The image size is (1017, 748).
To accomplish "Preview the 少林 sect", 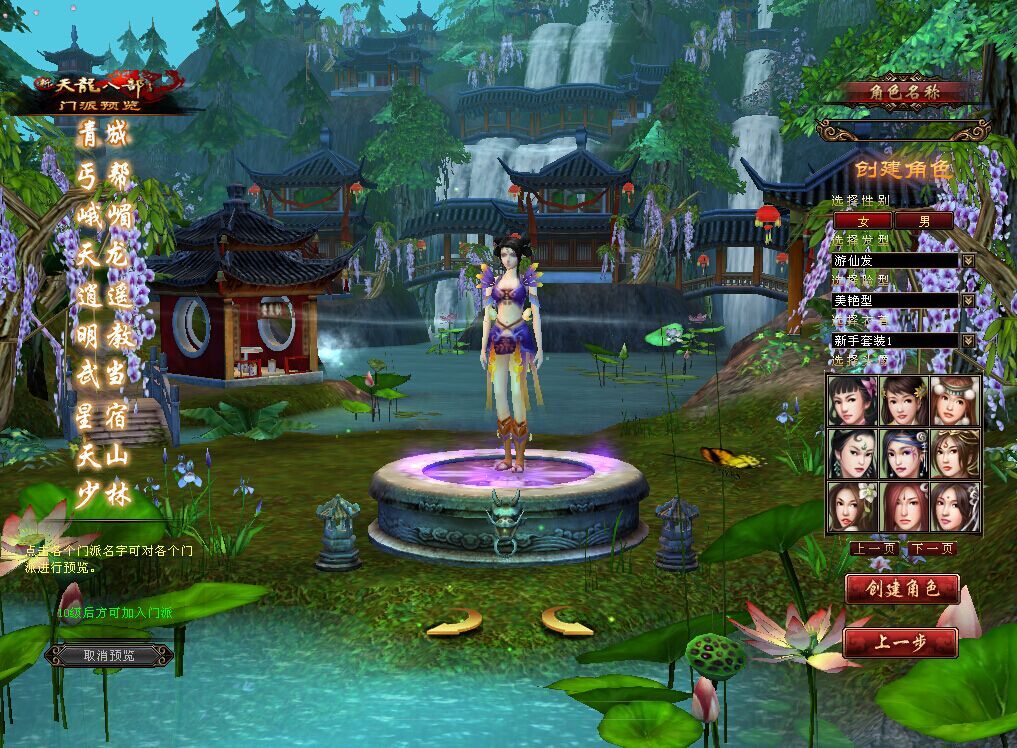I will point(104,492).
